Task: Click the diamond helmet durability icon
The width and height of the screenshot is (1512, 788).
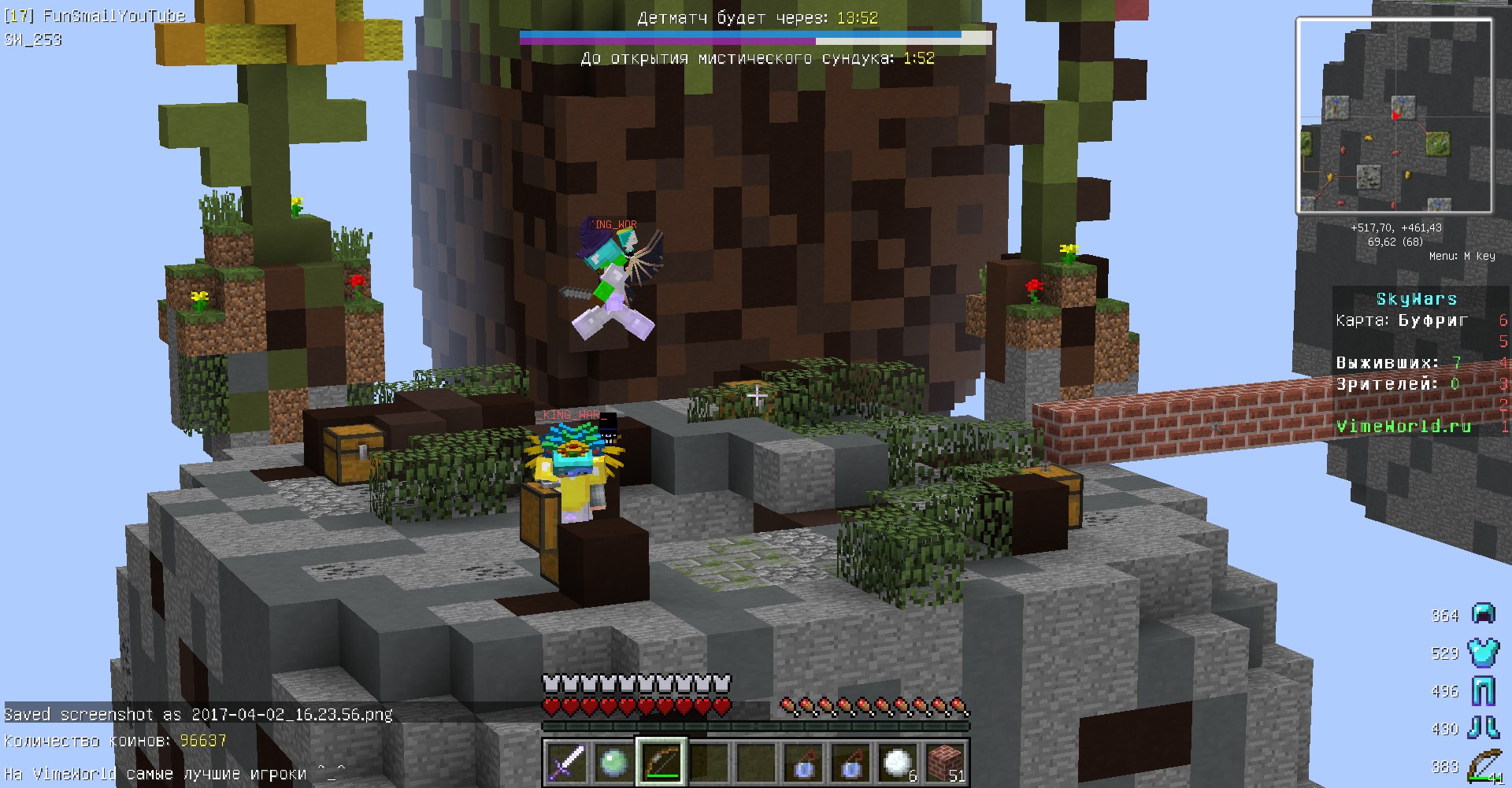Action: click(1484, 614)
